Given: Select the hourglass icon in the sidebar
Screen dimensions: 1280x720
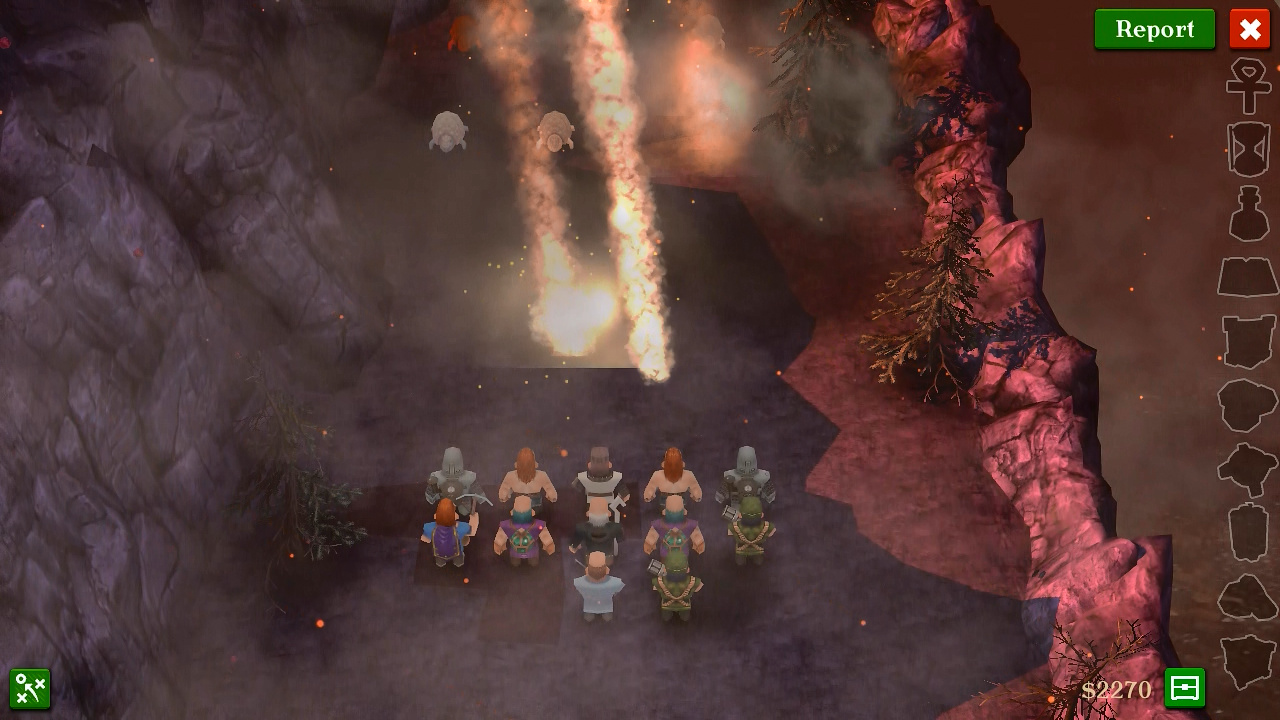Looking at the screenshot, I should click(1248, 150).
